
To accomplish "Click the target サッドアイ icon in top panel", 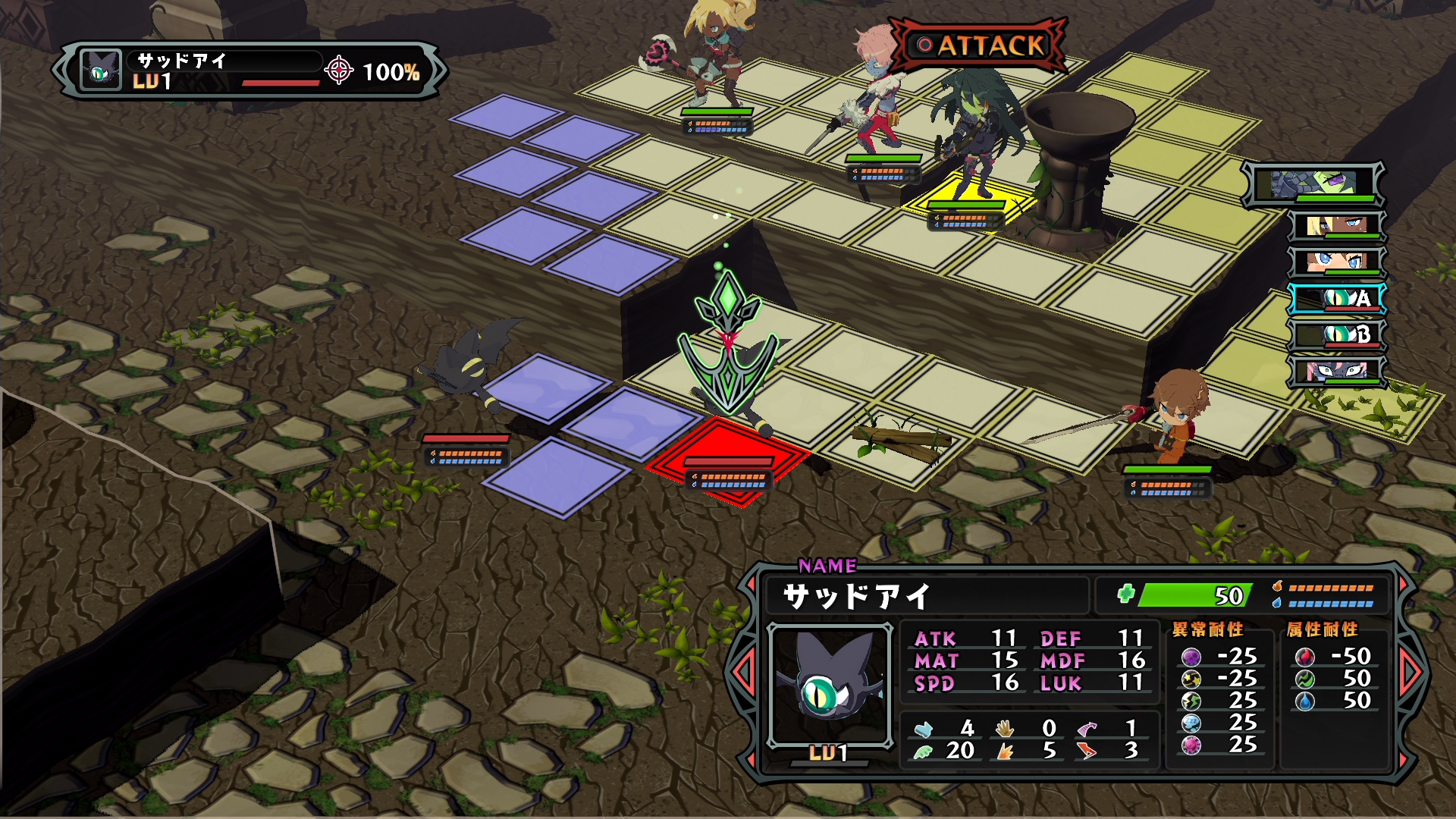I will (101, 71).
